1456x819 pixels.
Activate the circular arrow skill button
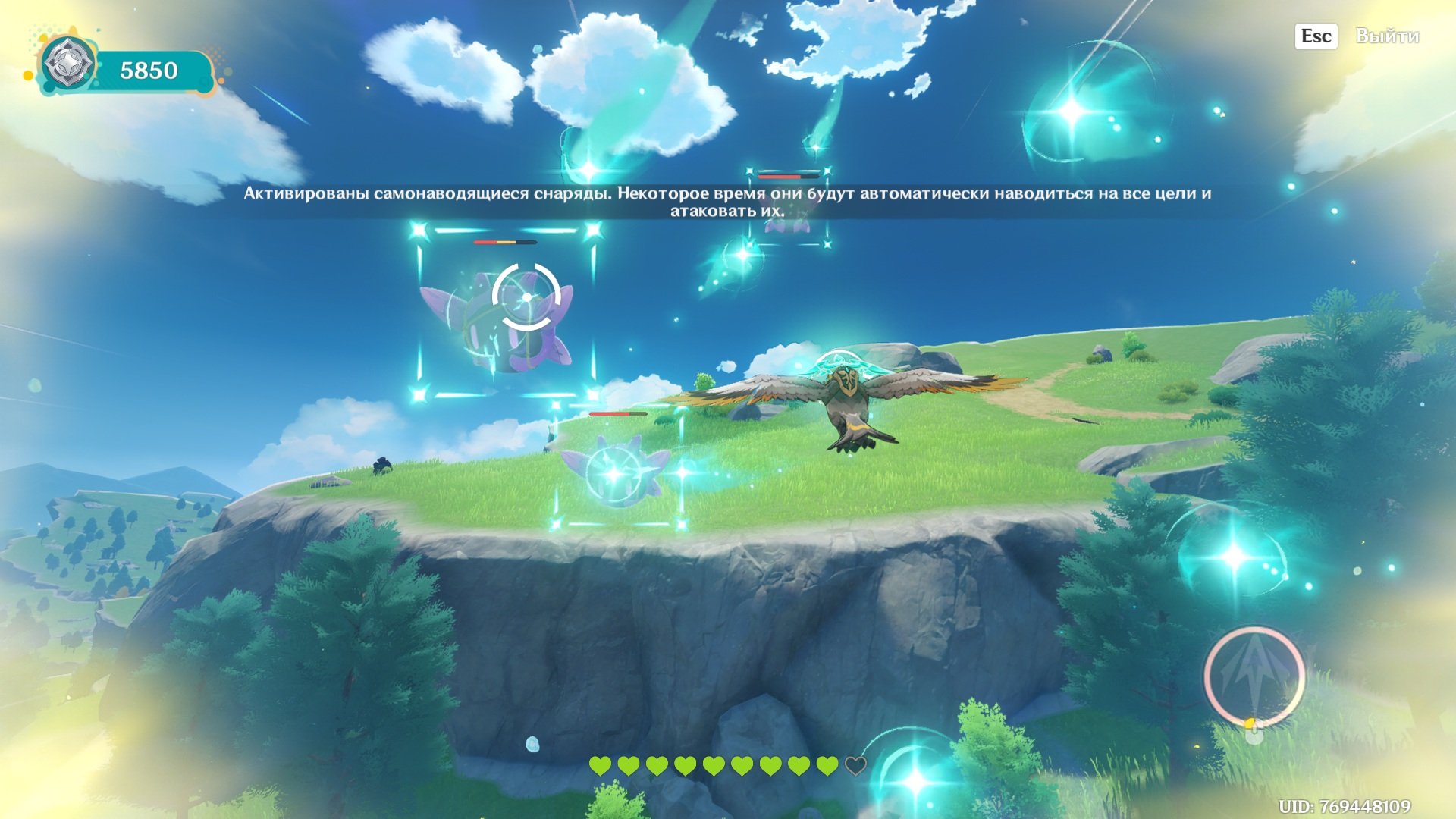[1254, 674]
